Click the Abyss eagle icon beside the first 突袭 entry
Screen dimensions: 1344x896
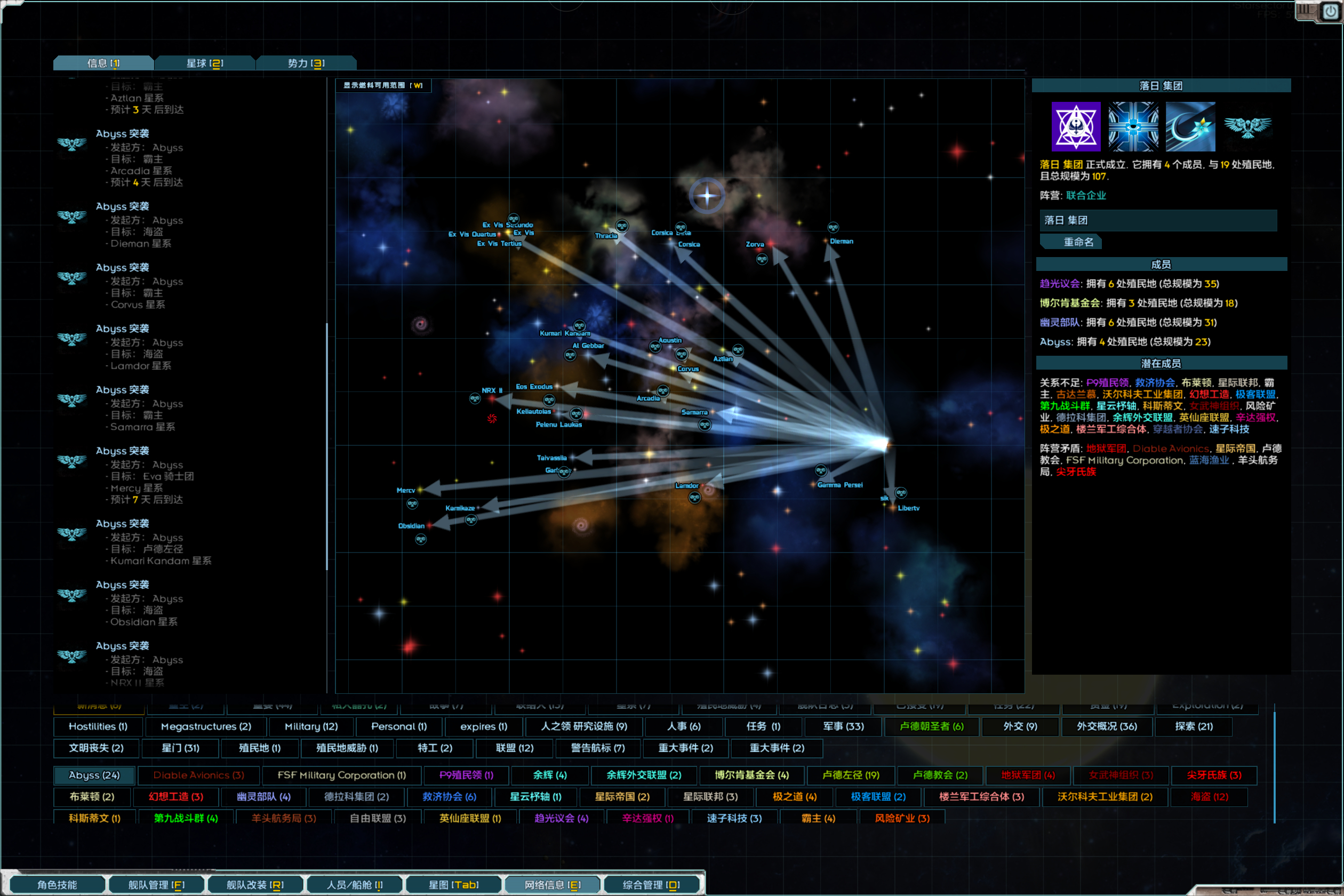tap(71, 145)
